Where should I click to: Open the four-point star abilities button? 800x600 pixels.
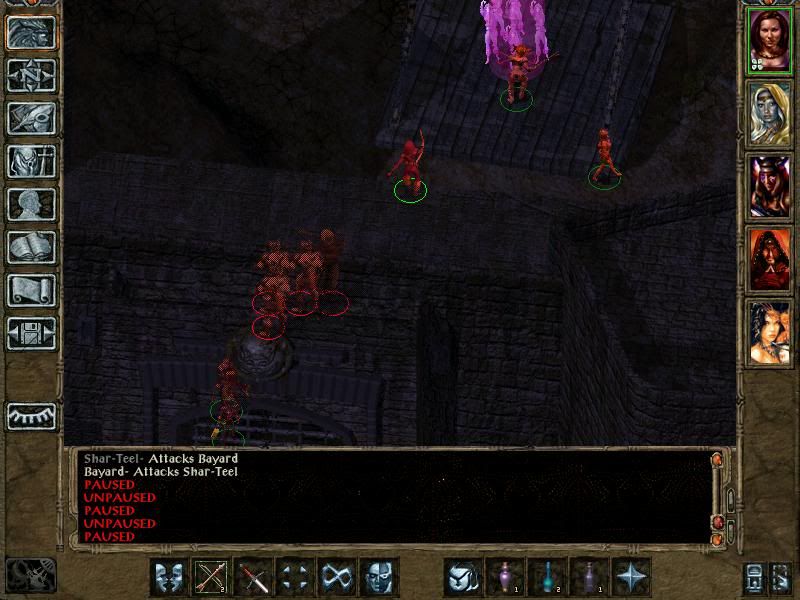coord(631,577)
